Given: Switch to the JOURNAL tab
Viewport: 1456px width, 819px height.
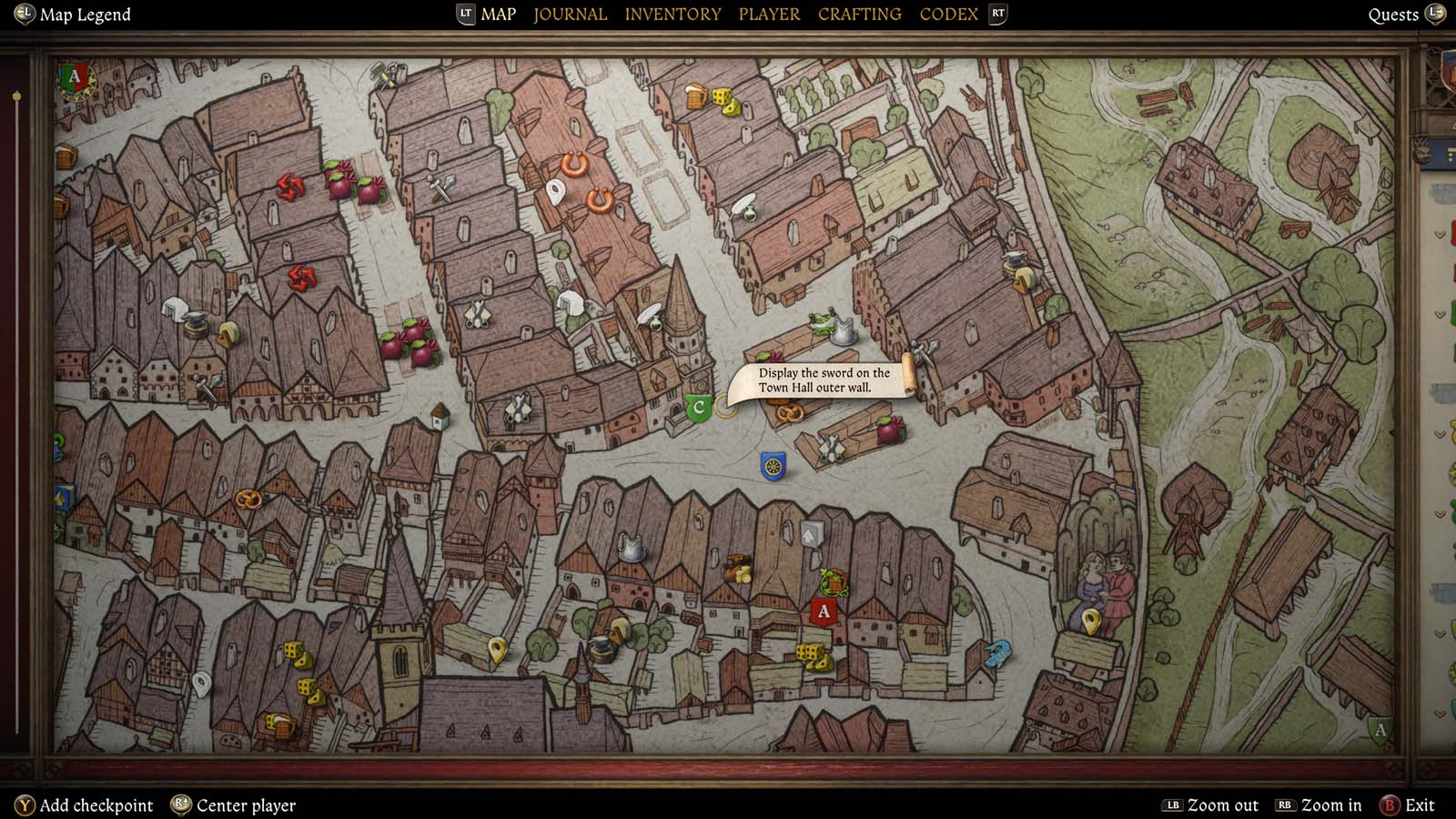Looking at the screenshot, I should click(x=569, y=14).
